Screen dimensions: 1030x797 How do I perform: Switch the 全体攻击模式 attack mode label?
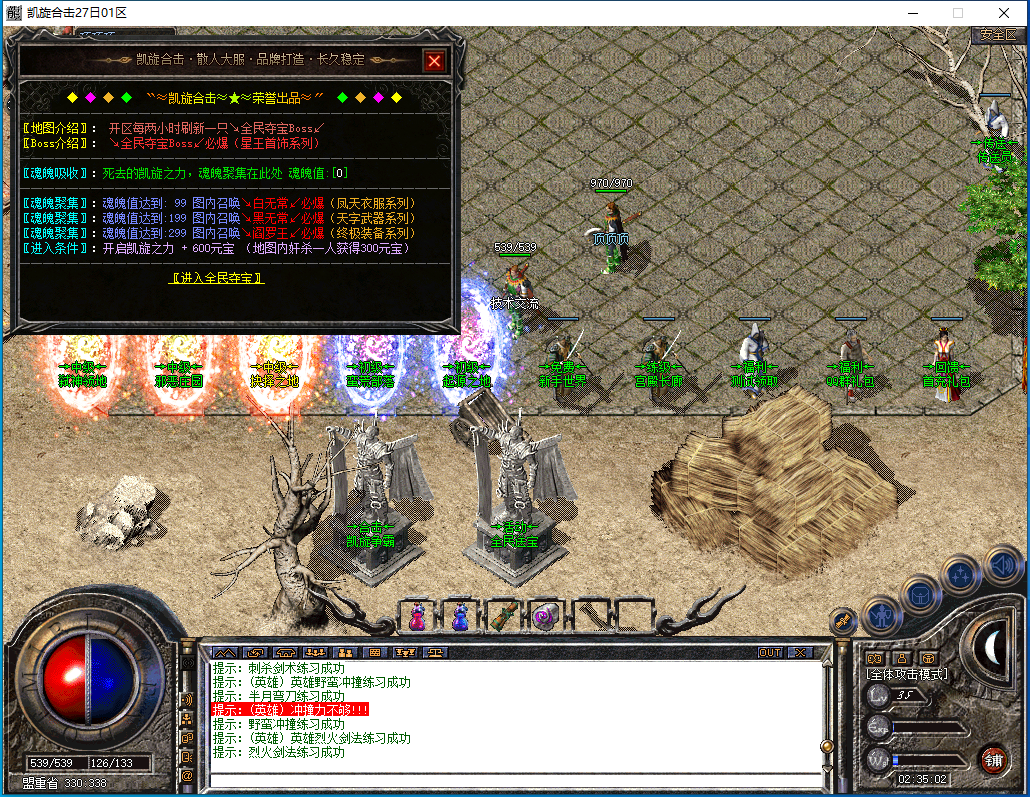pyautogui.click(x=907, y=674)
